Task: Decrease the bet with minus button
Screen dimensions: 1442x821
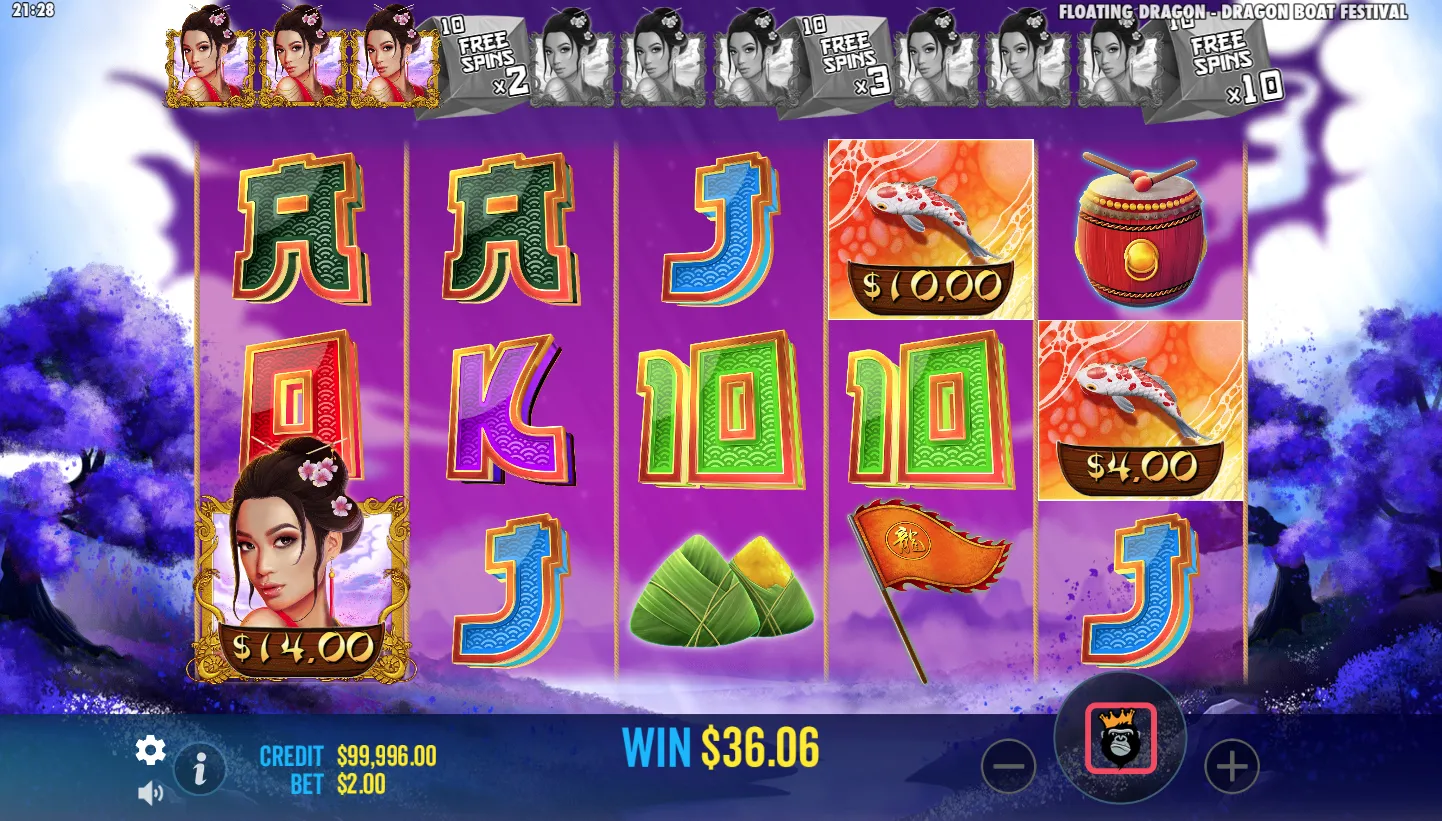Action: [x=1008, y=767]
